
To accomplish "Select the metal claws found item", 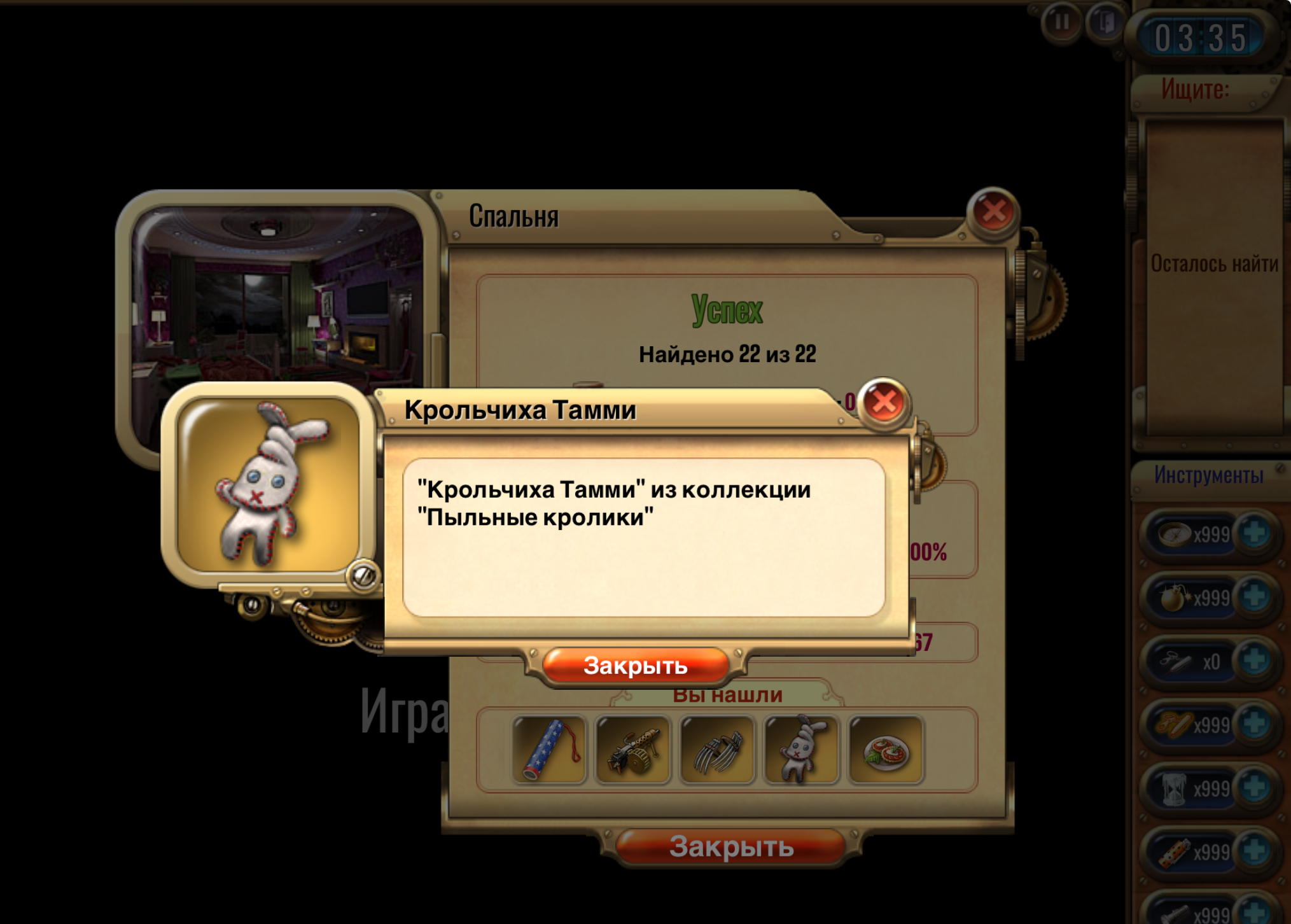I will (x=717, y=750).
